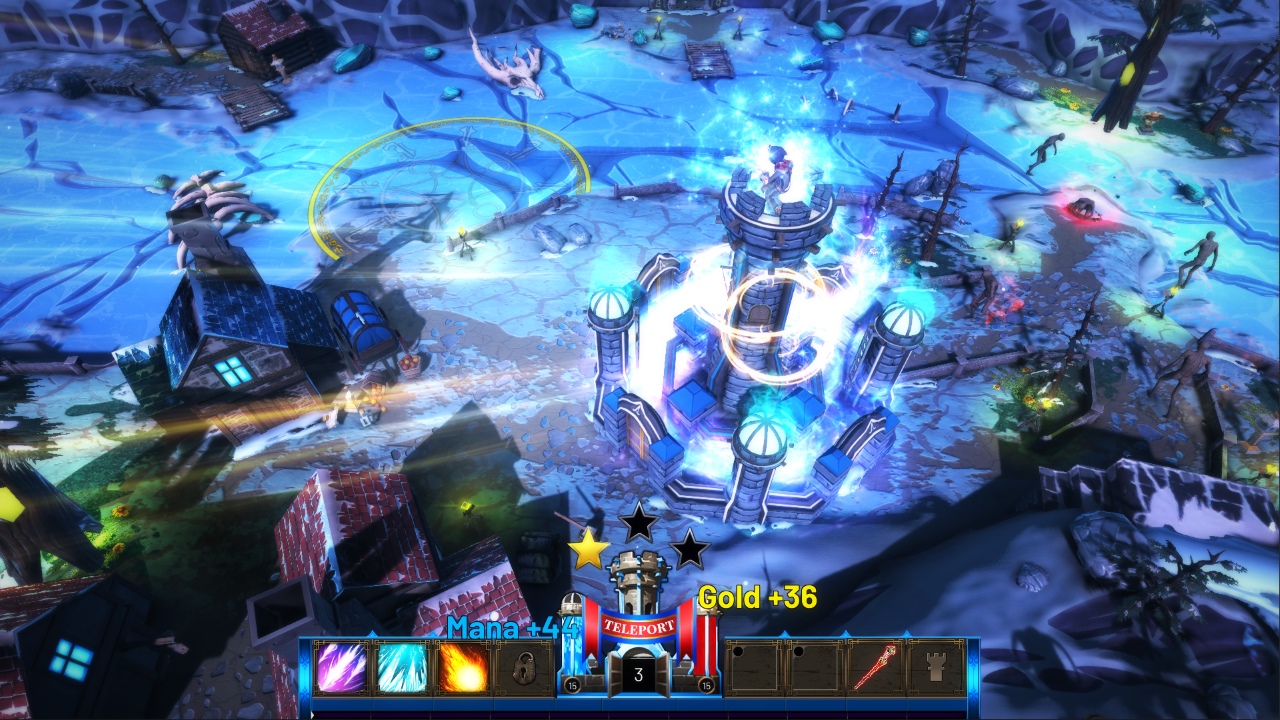Click the teleport gate showing the number 3
The height and width of the screenshot is (720, 1280).
coord(637,672)
